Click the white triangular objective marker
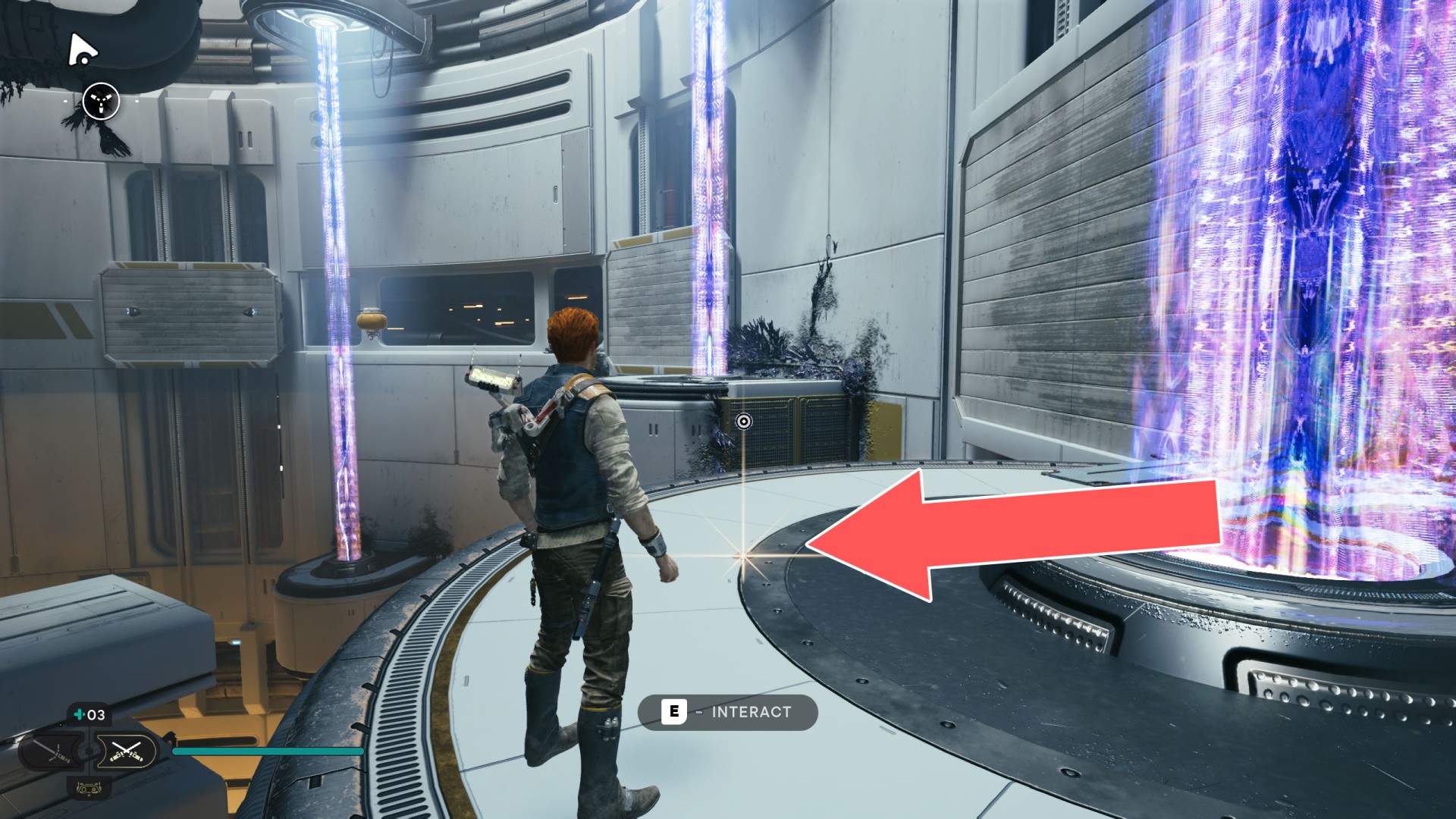This screenshot has width=1456, height=819. (x=82, y=50)
